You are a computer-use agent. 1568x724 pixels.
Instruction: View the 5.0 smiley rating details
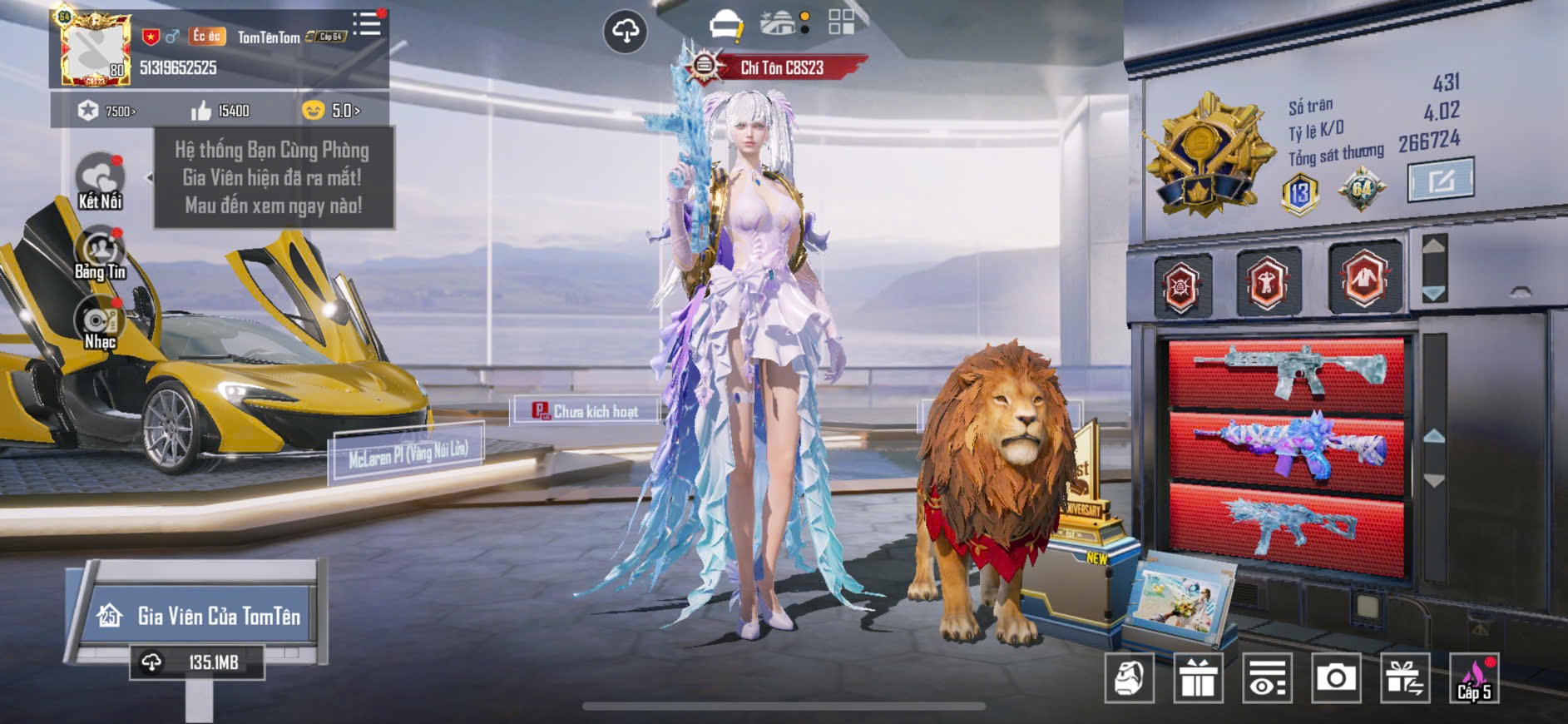tap(331, 111)
